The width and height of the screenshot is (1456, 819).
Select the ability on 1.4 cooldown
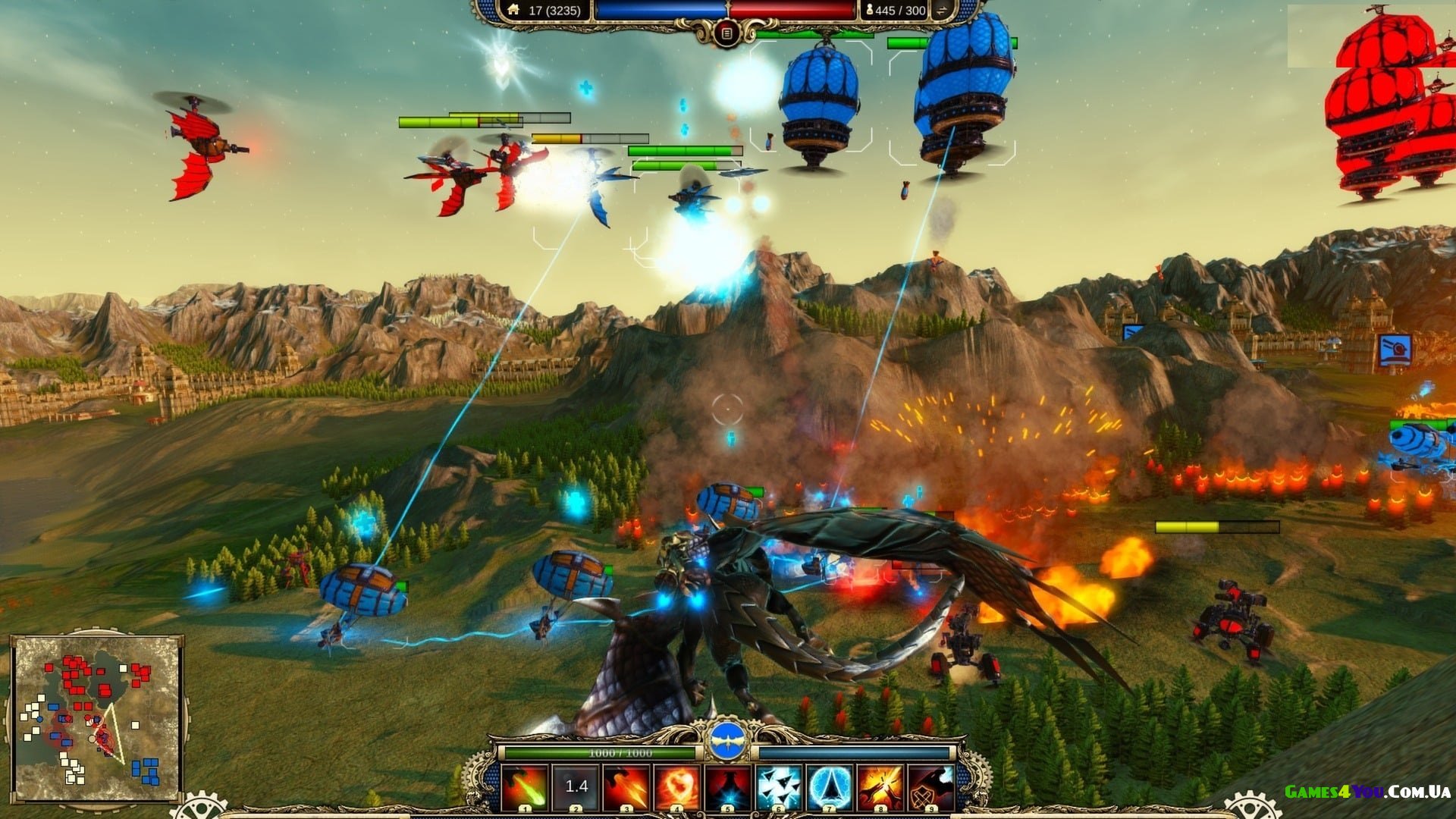576,787
